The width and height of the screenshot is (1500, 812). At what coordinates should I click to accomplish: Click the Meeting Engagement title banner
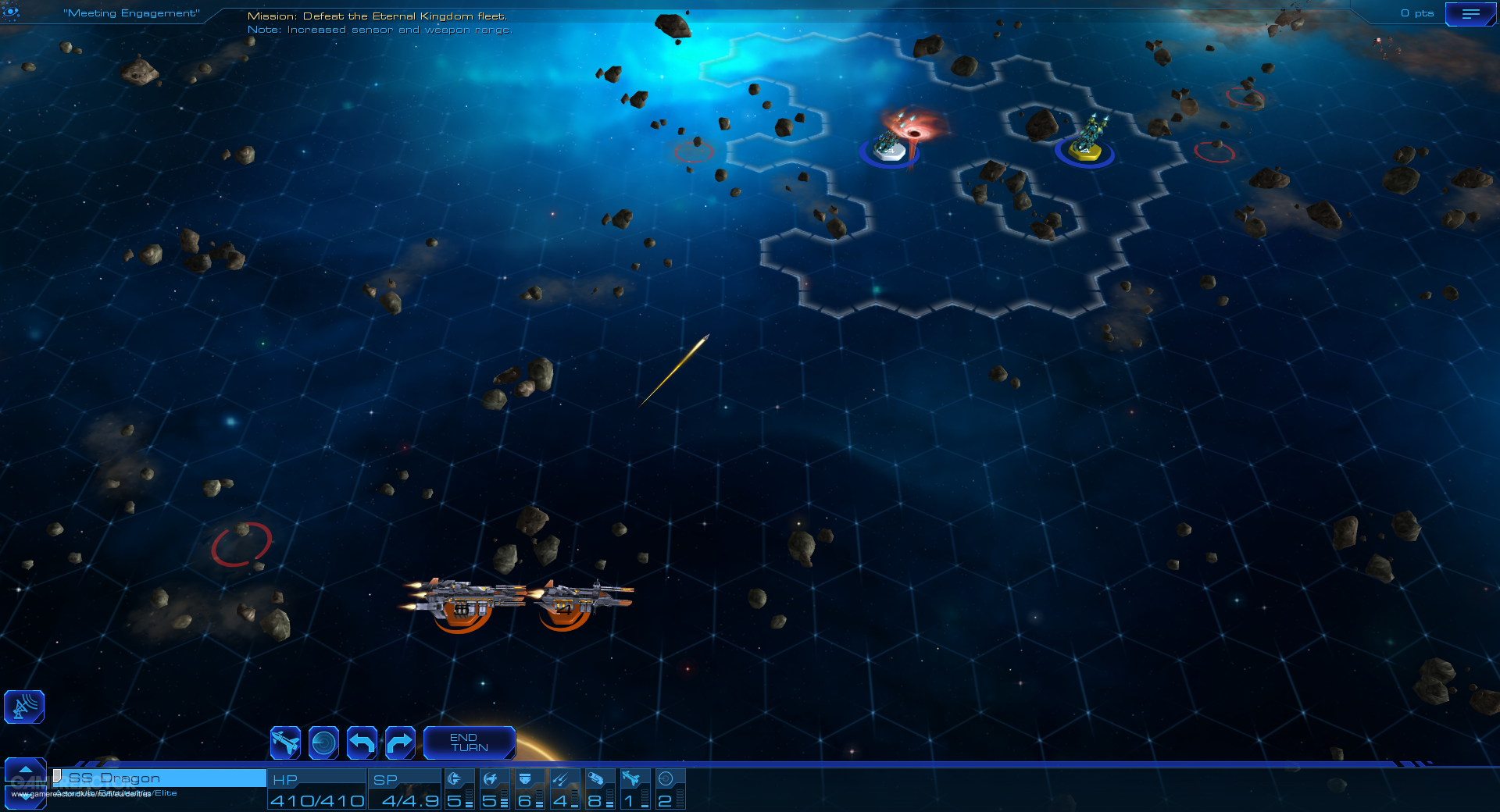coord(131,12)
